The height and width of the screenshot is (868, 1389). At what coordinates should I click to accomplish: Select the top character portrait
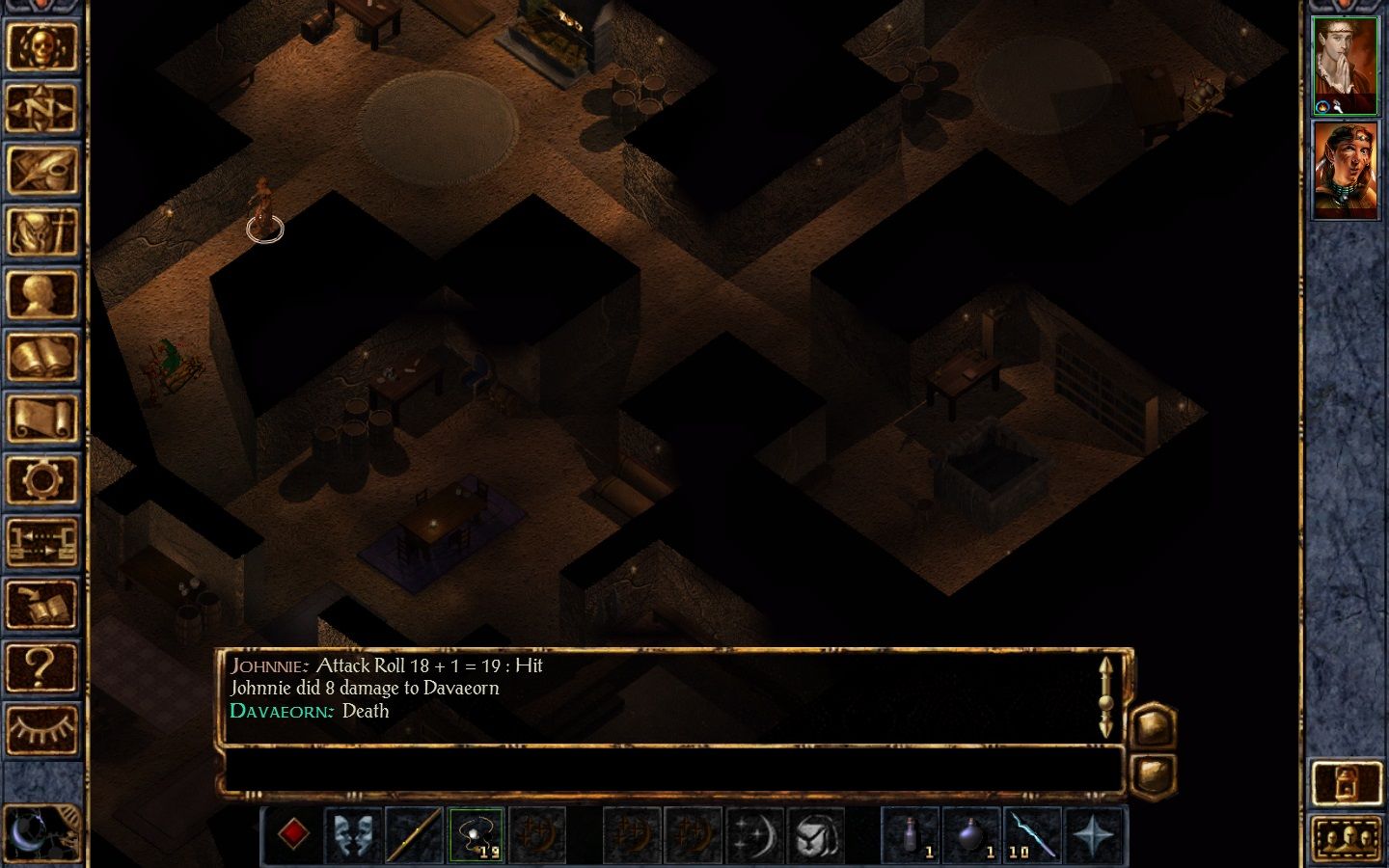1346,65
